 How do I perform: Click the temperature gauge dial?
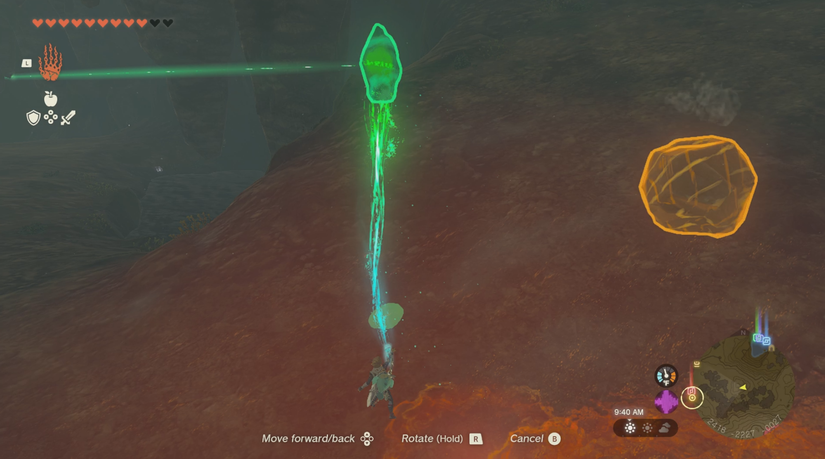[x=666, y=376]
